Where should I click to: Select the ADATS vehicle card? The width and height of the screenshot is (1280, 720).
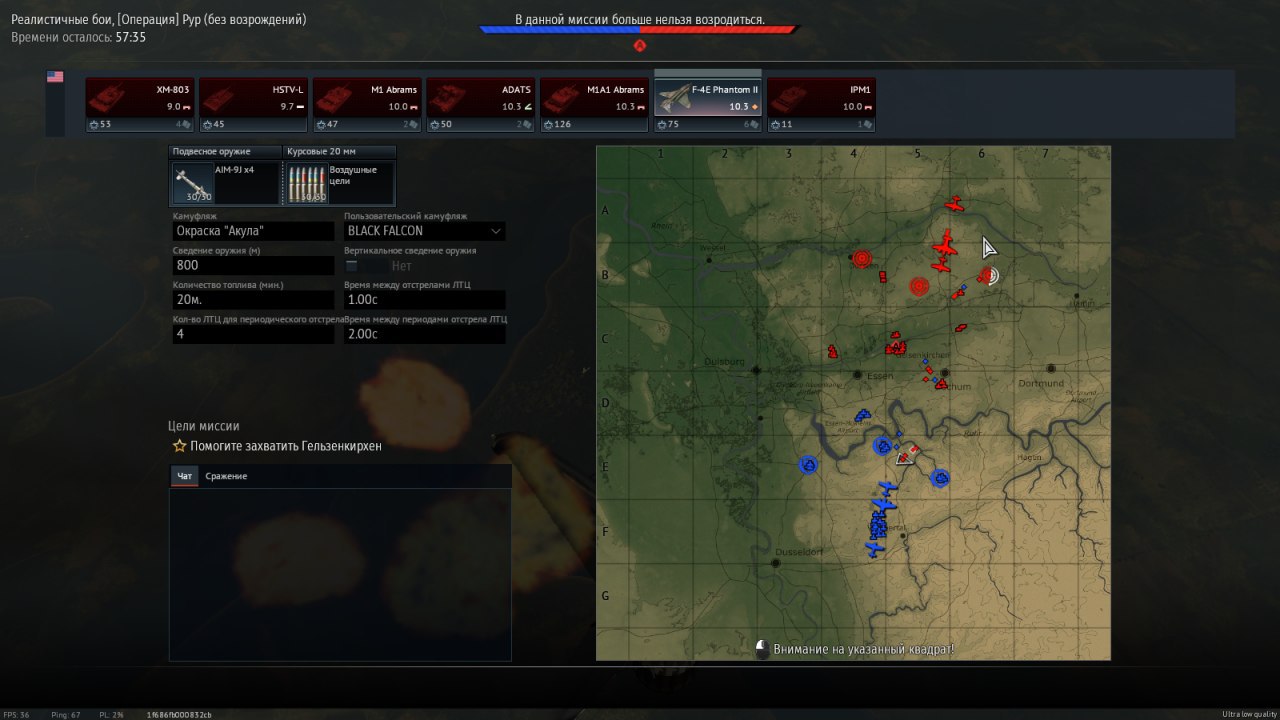point(481,105)
